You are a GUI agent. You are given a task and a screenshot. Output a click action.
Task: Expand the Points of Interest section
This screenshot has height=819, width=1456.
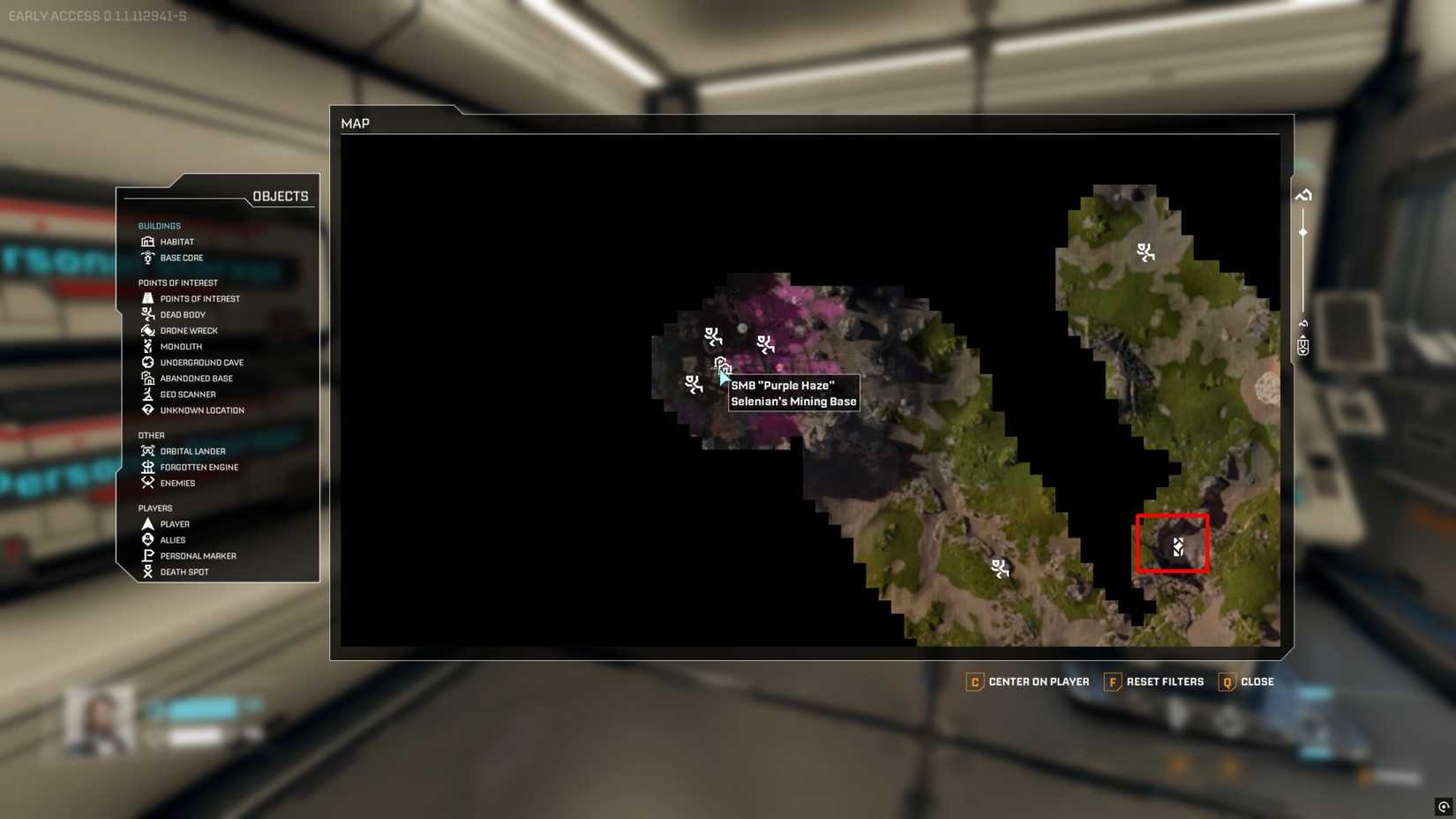[x=177, y=282]
